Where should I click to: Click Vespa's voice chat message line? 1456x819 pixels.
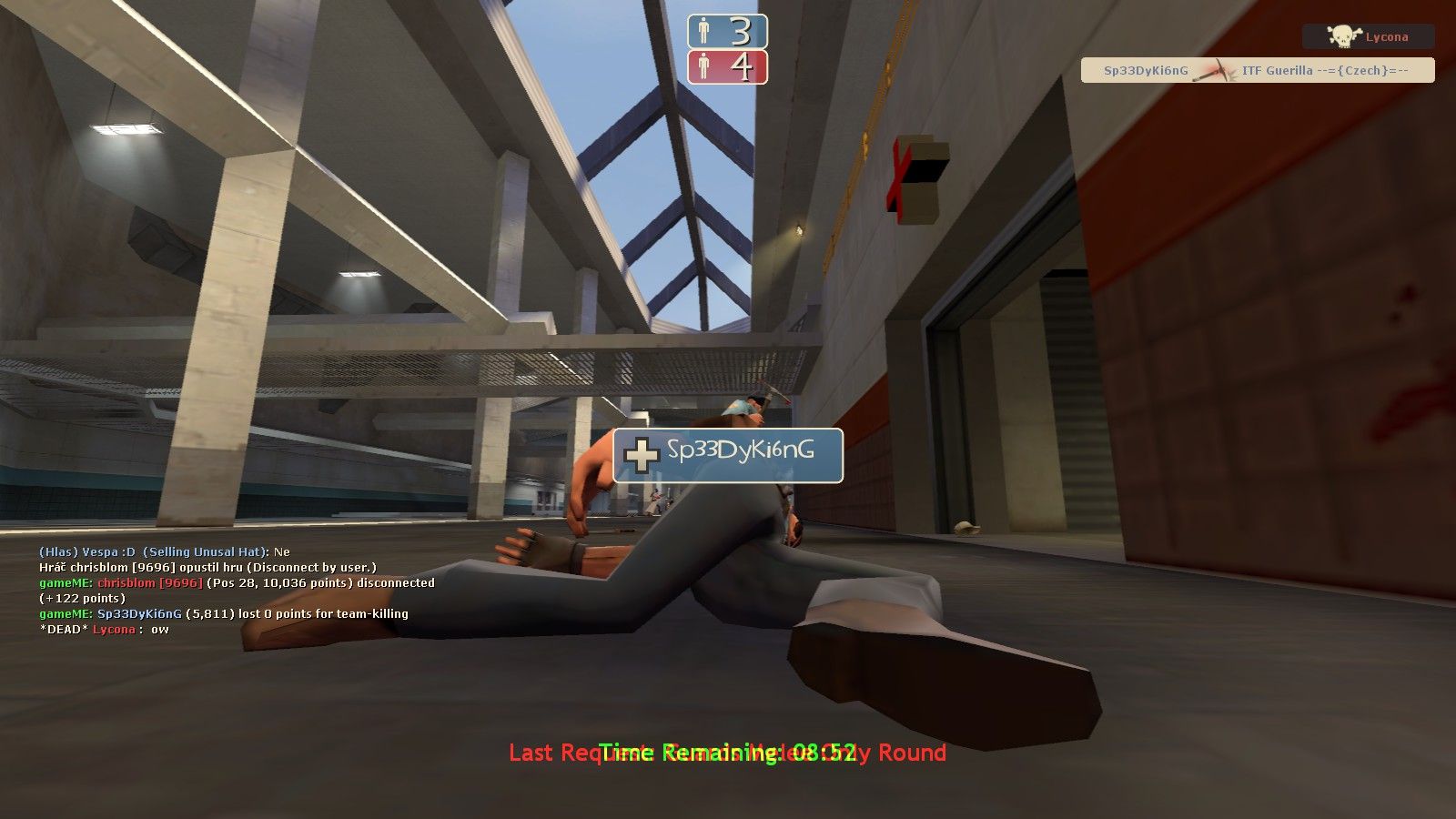point(164,551)
